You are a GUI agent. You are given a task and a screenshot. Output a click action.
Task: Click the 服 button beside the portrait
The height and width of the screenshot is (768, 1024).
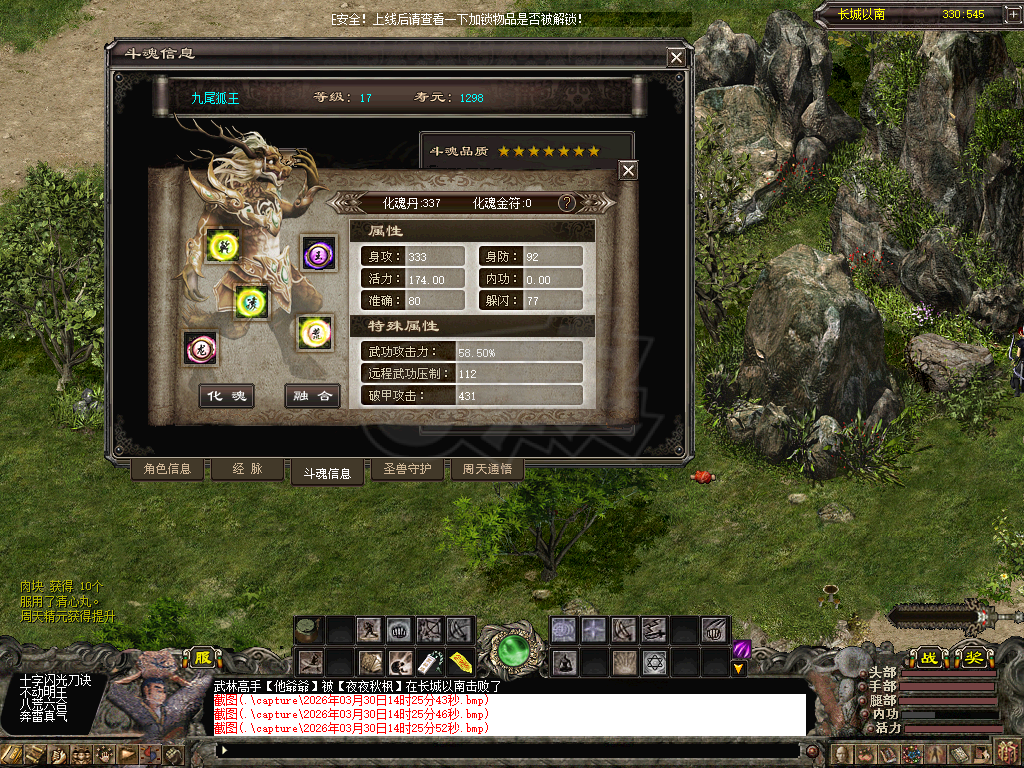tap(204, 658)
